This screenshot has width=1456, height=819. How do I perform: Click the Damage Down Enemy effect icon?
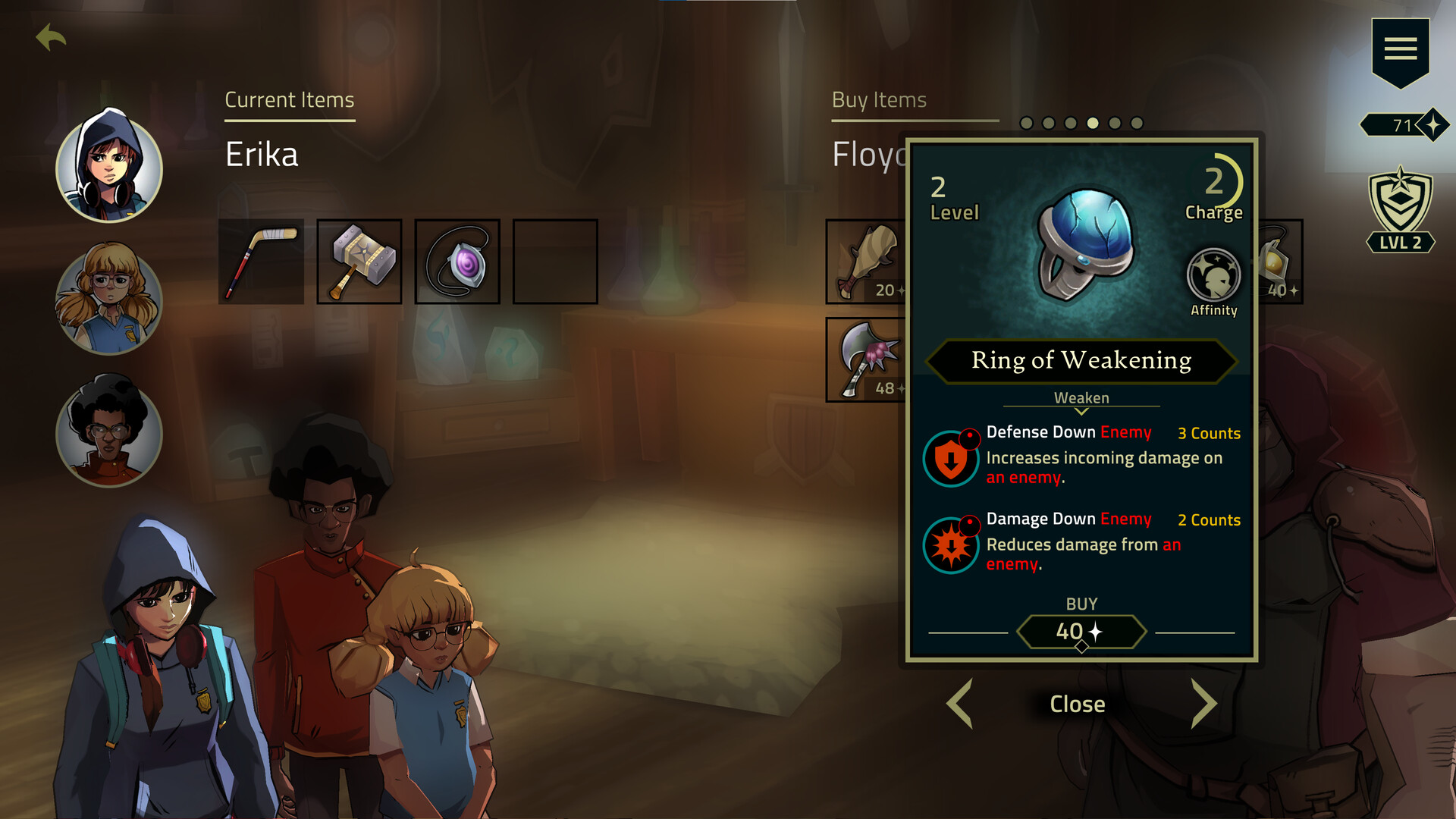tap(950, 544)
